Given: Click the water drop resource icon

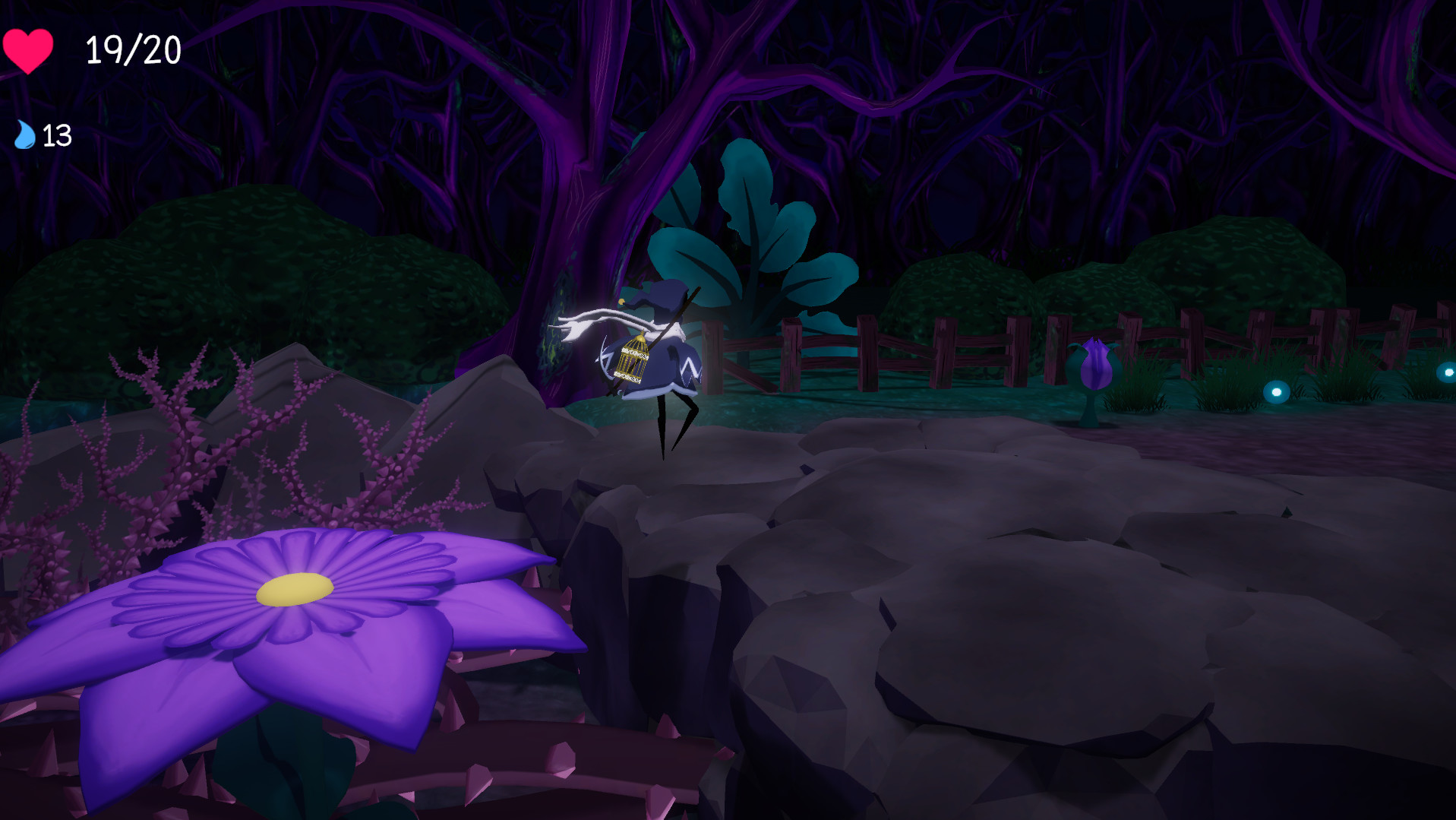Looking at the screenshot, I should click(24, 137).
